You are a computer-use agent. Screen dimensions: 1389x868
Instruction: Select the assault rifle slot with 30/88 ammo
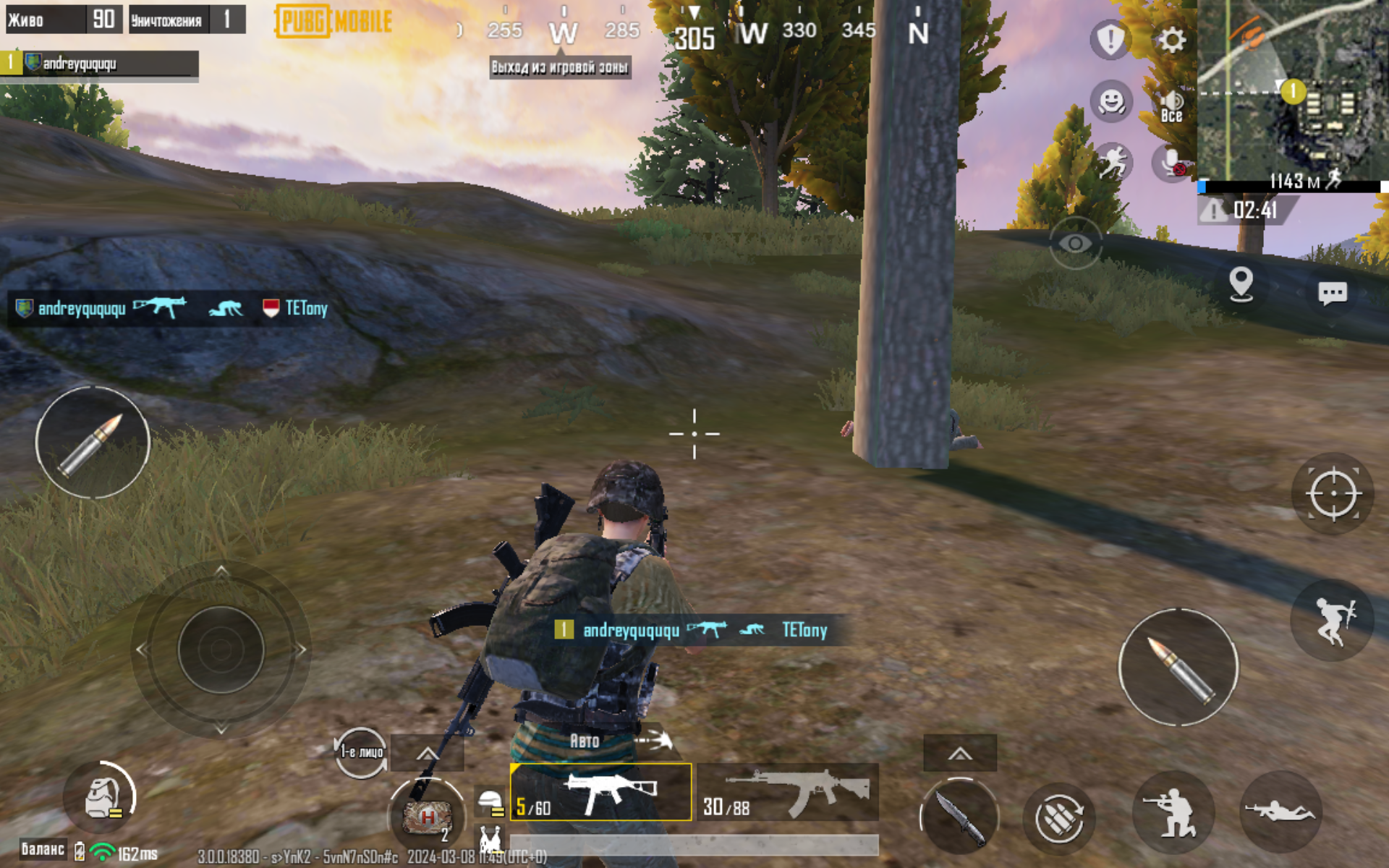[x=788, y=792]
